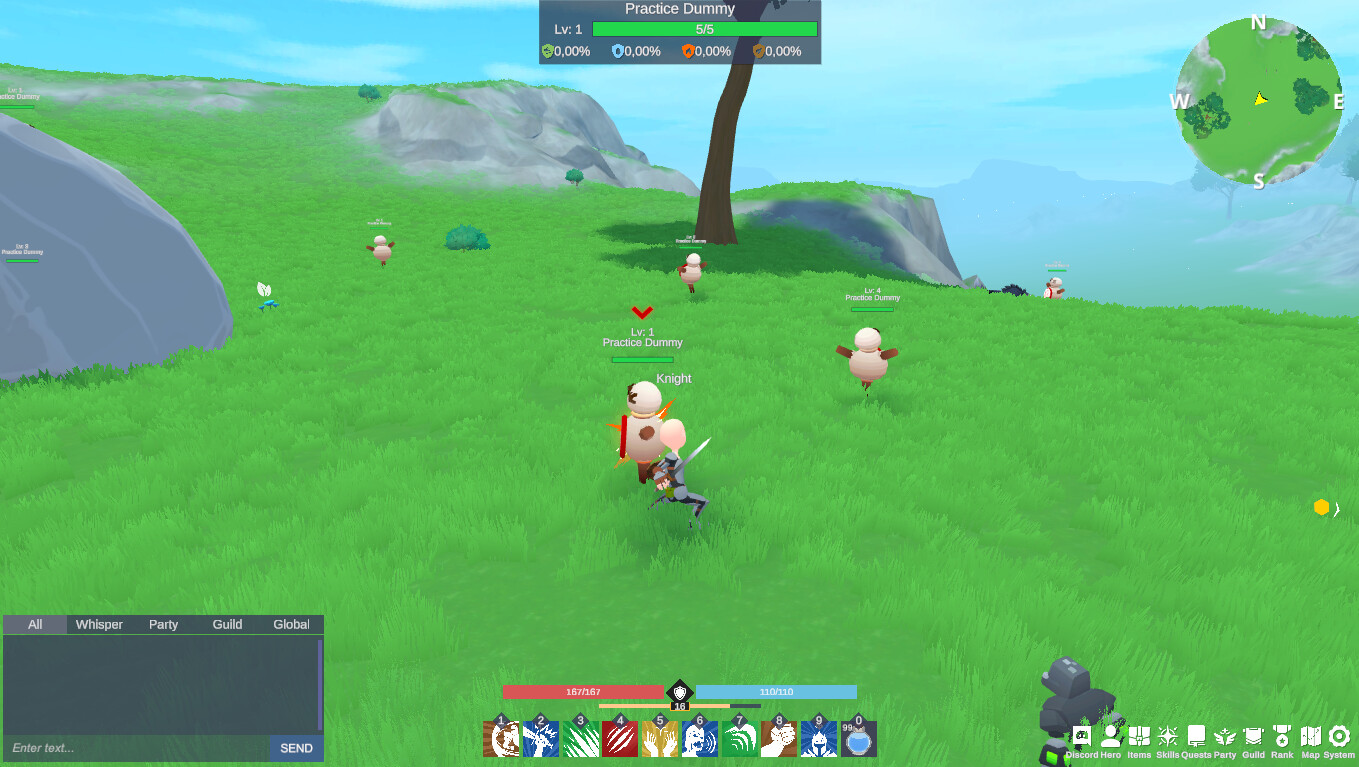1359x767 pixels.
Task: Open the Items inventory panel
Action: [1138, 735]
